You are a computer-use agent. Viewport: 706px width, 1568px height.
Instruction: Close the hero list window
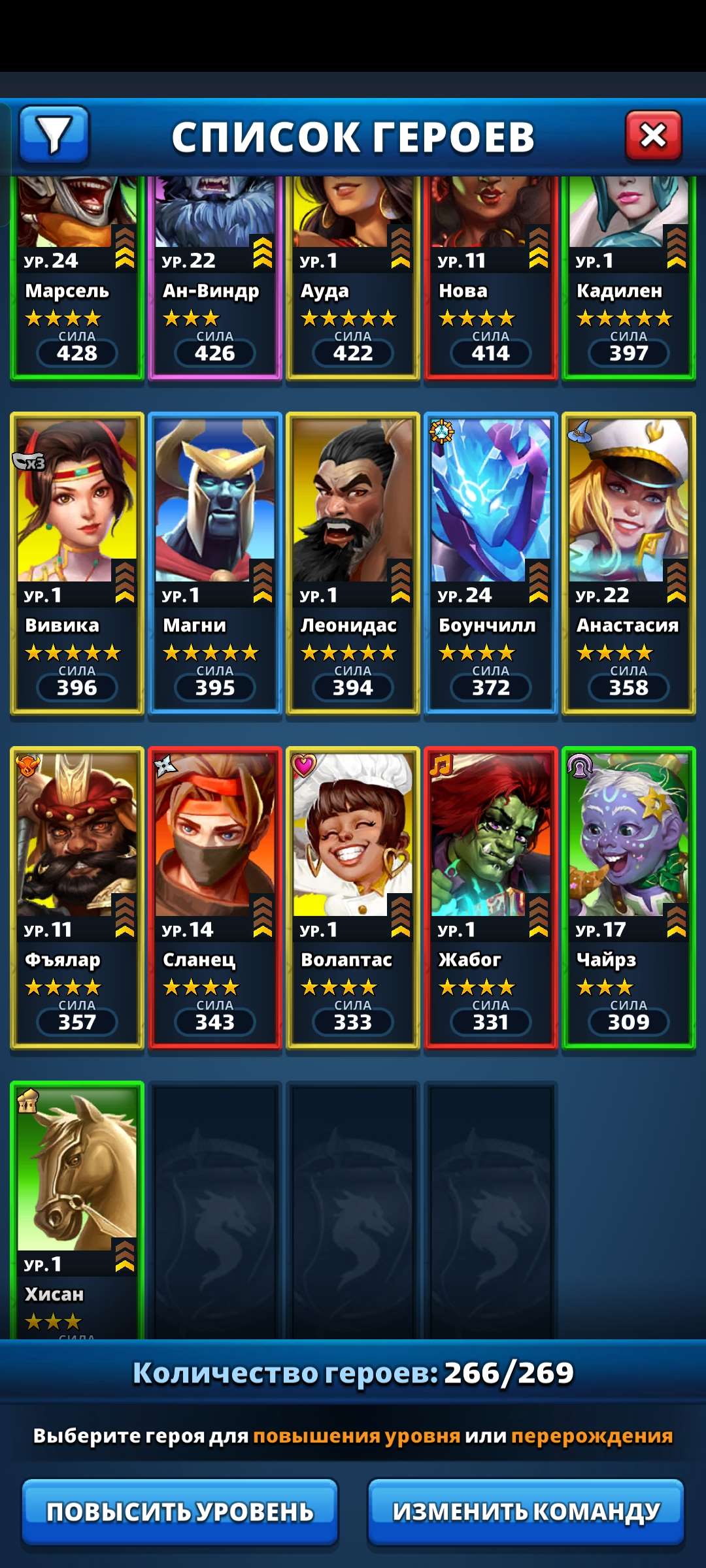[x=653, y=136]
